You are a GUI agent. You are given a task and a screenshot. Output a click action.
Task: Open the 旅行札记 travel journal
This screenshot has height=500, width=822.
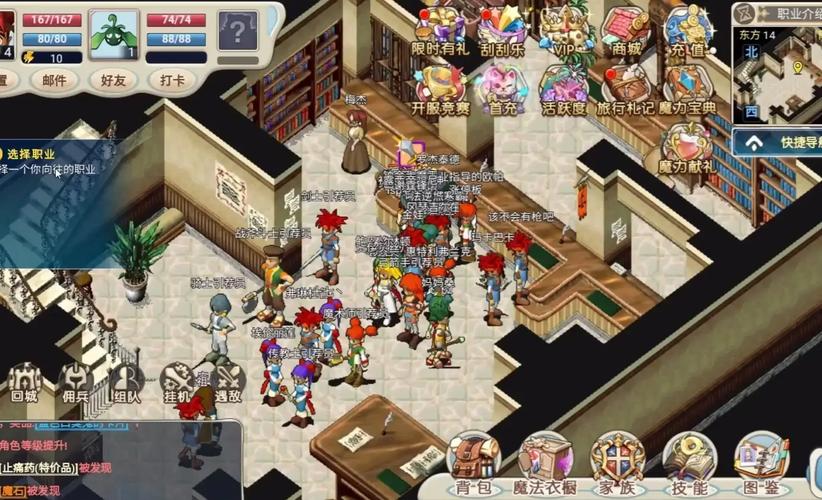(x=626, y=88)
